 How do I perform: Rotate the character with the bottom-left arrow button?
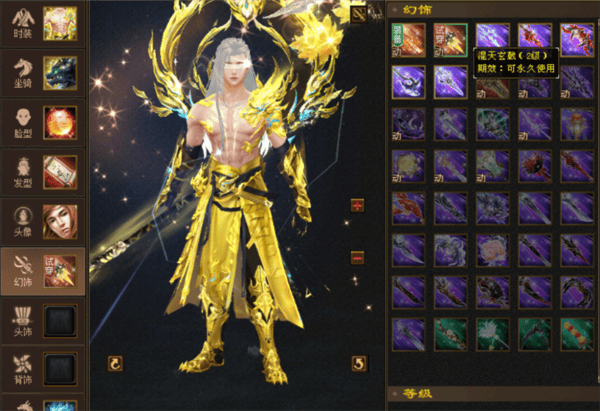[x=114, y=362]
